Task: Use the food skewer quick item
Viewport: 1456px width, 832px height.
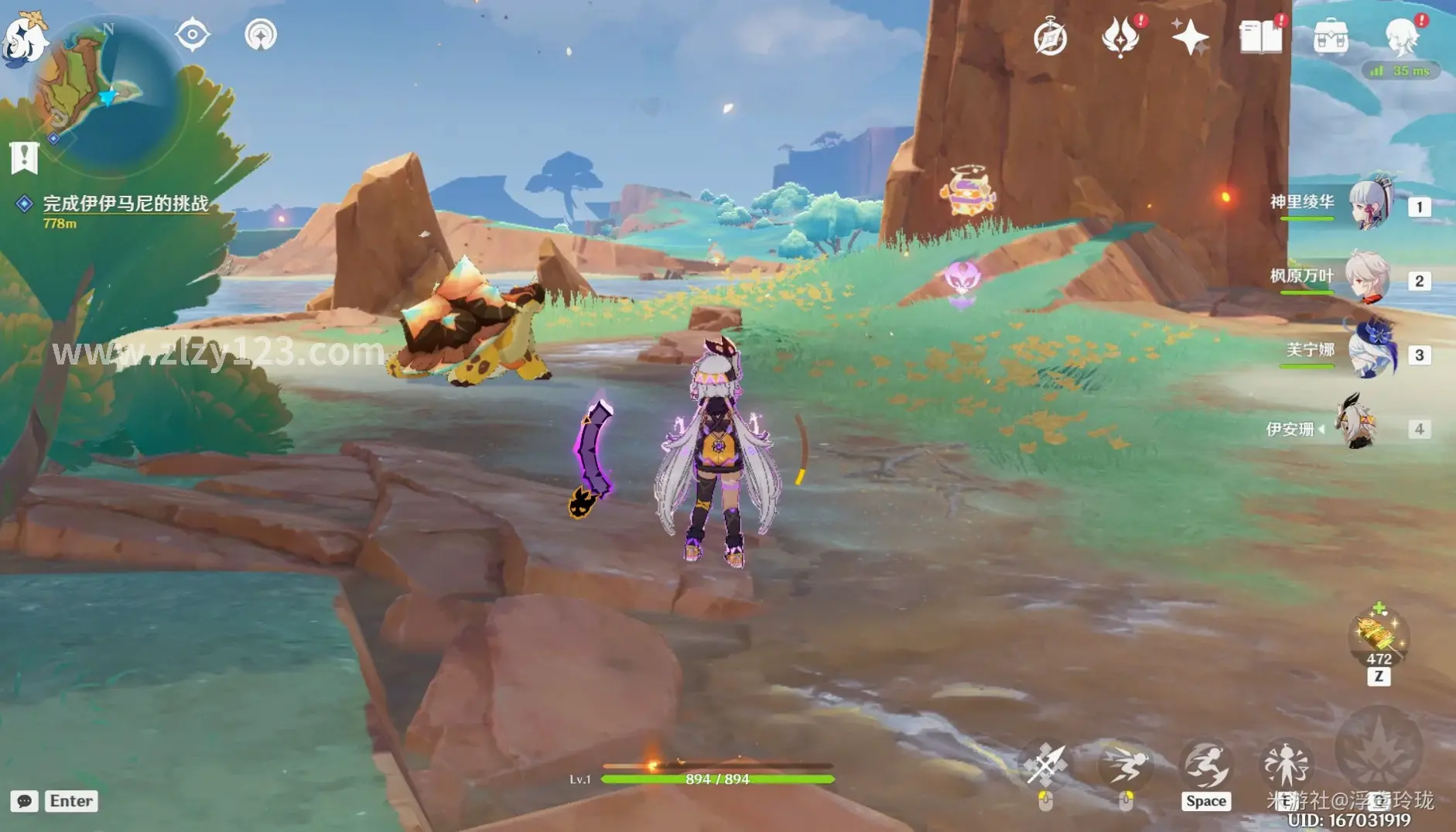Action: pyautogui.click(x=1378, y=636)
